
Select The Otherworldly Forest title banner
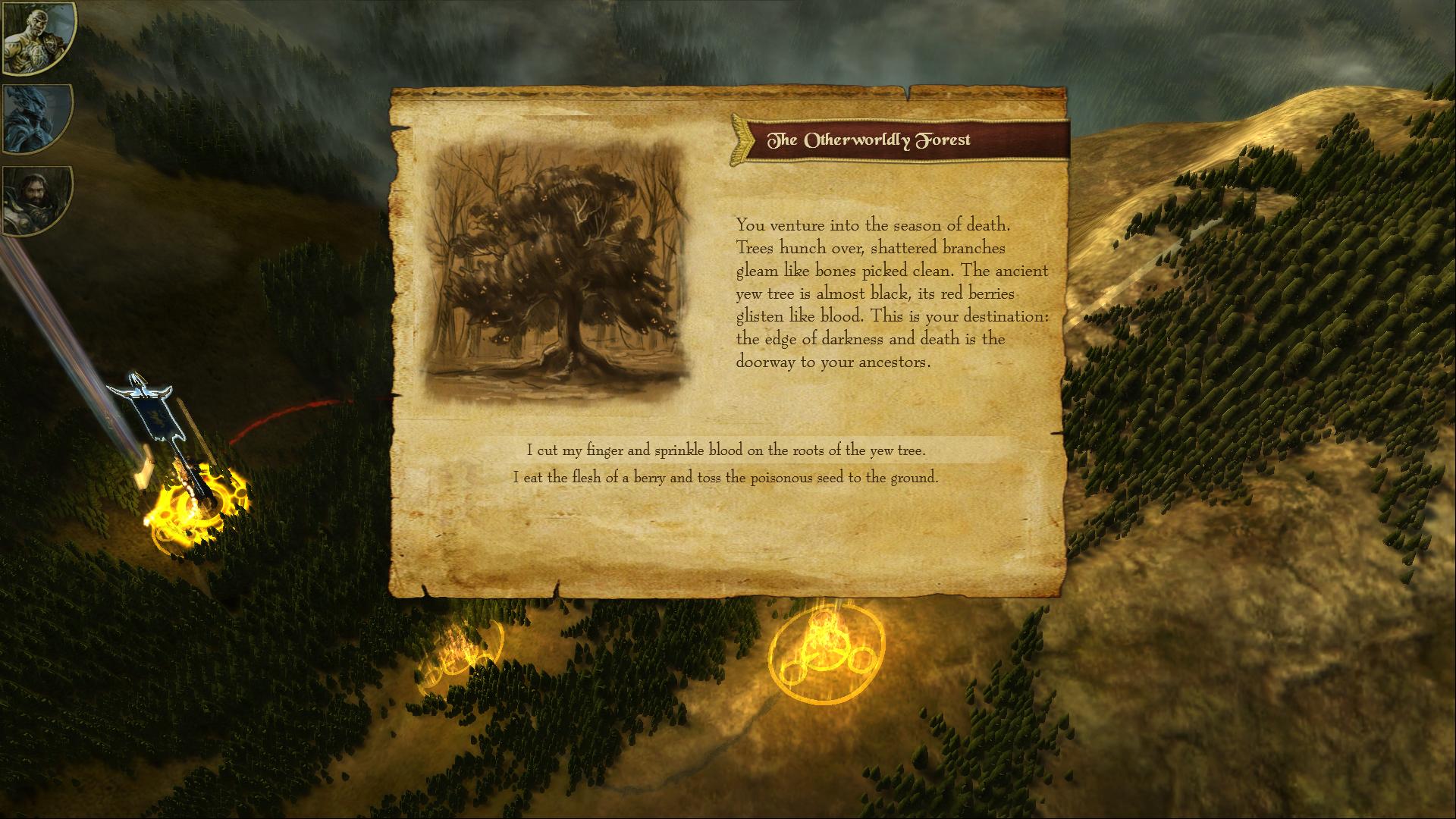871,139
